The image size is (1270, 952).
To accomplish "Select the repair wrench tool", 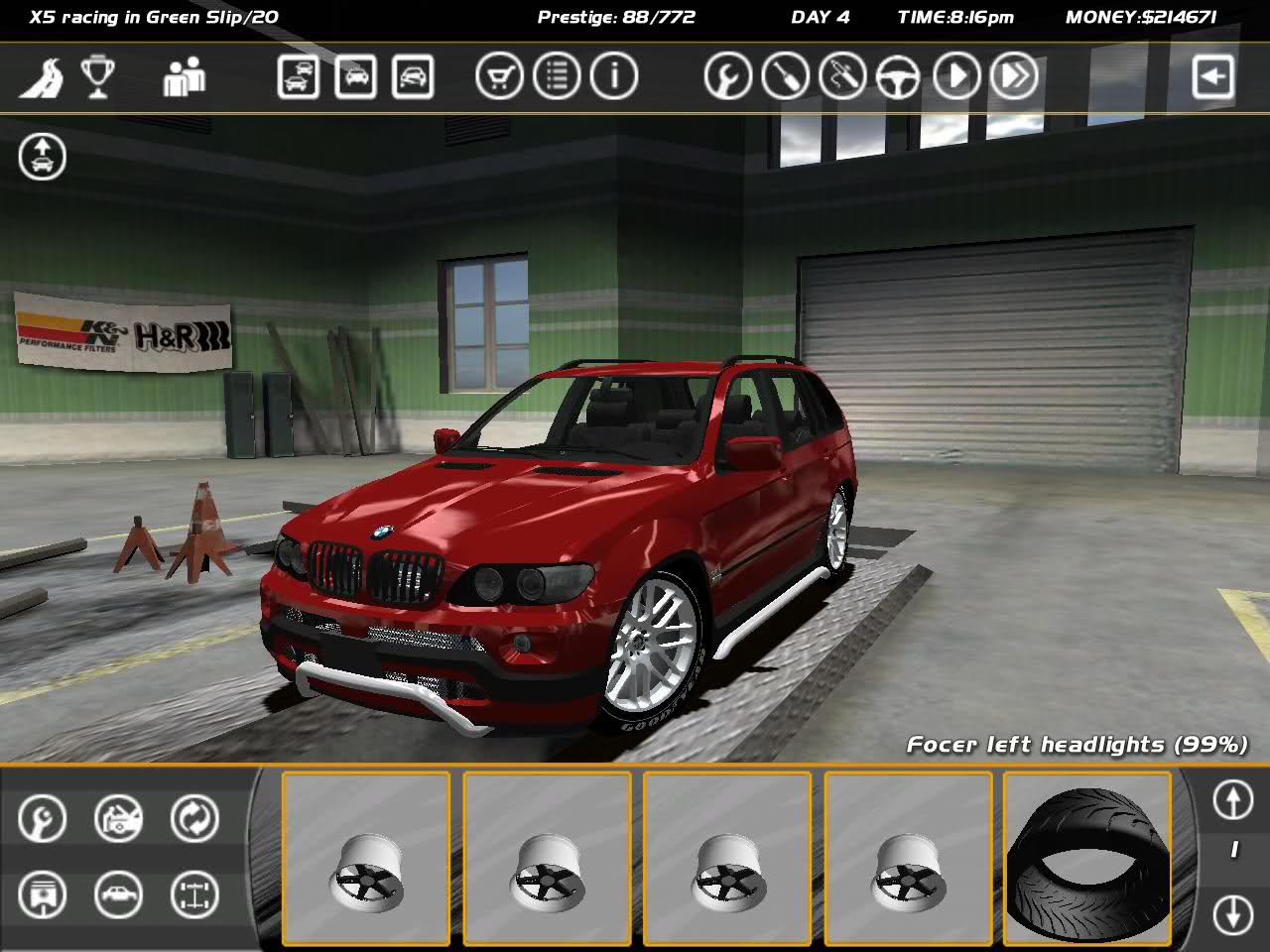I will tap(42, 820).
